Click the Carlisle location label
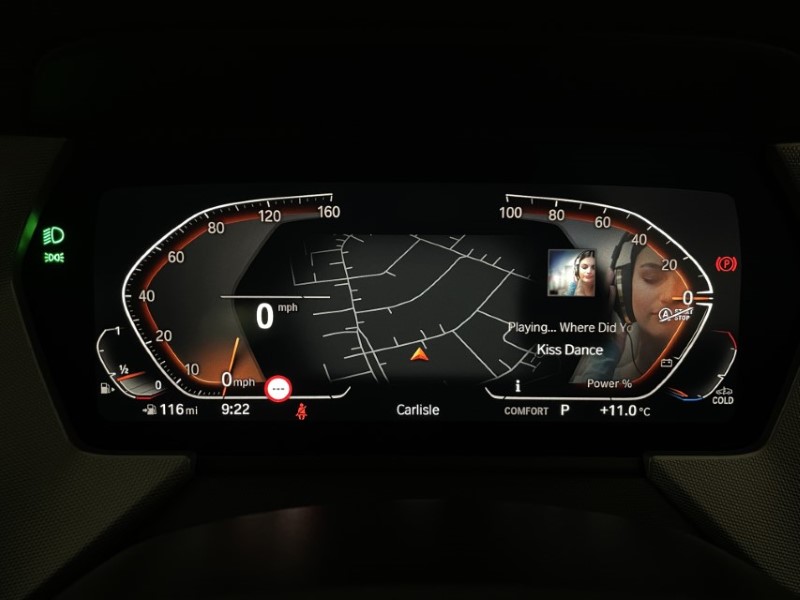800x600 pixels. (x=419, y=410)
